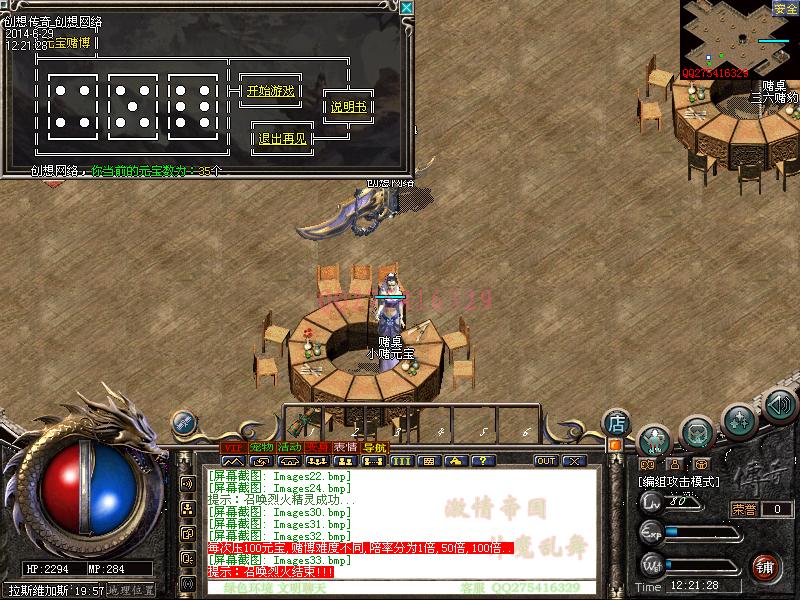Open the 导航 navigation tab
The image size is (800, 600).
[x=374, y=447]
